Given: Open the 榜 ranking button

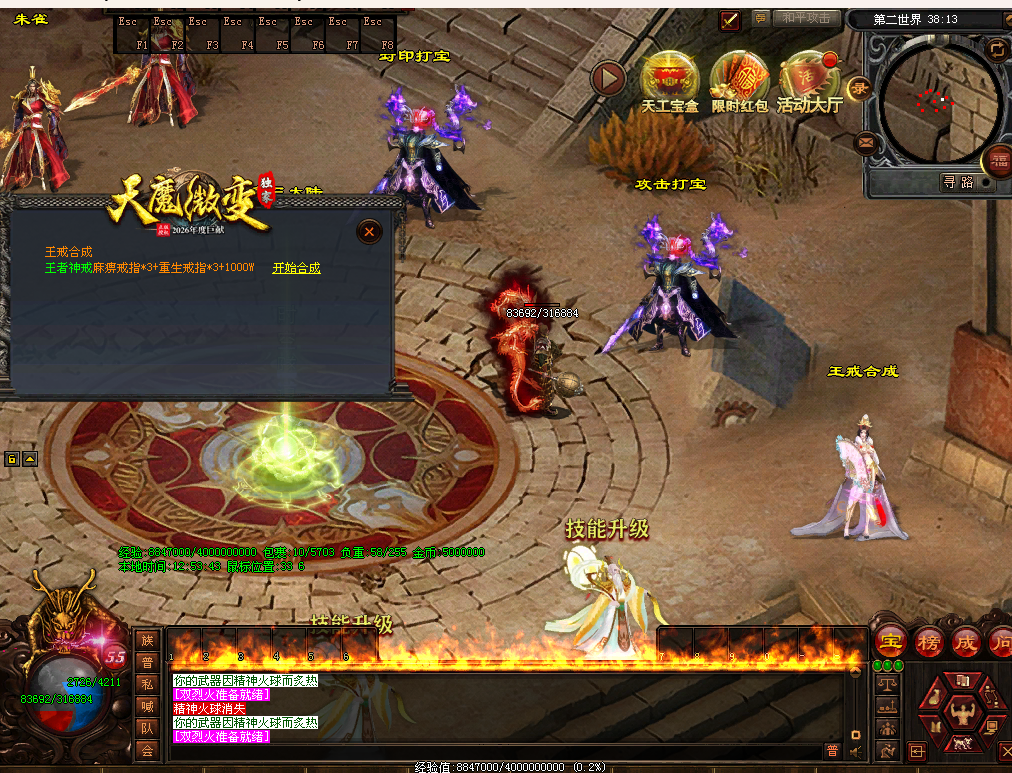Looking at the screenshot, I should coord(929,641).
